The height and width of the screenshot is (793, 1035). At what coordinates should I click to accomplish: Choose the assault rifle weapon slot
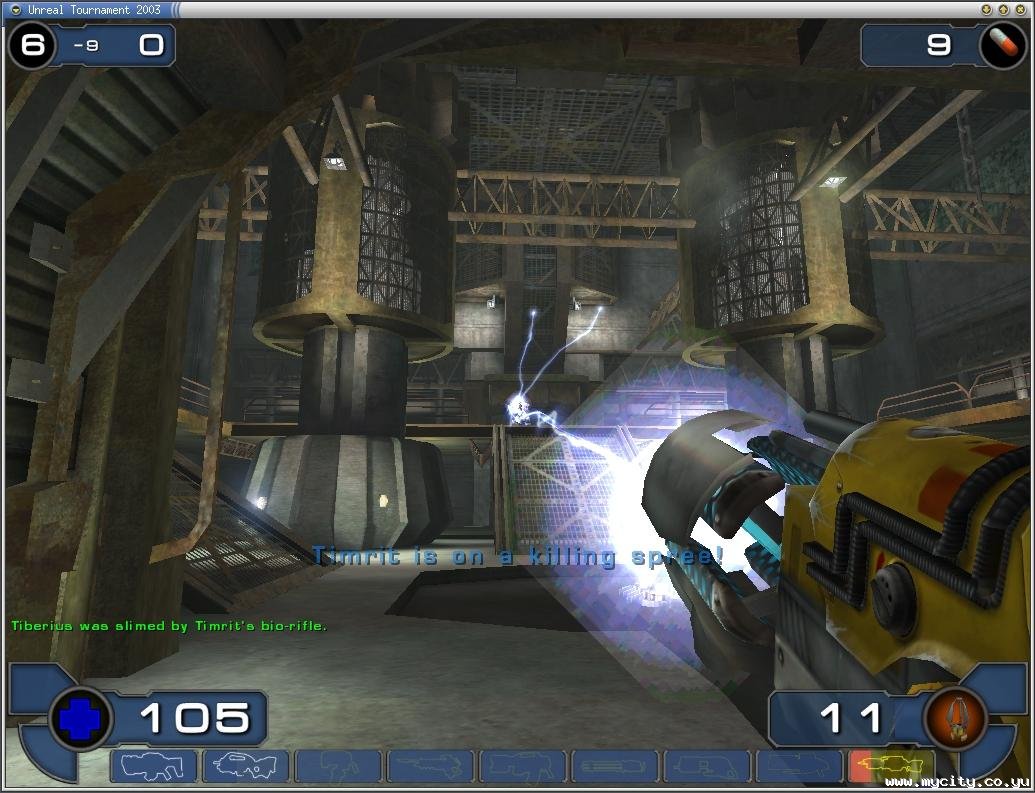pyautogui.click(x=246, y=767)
